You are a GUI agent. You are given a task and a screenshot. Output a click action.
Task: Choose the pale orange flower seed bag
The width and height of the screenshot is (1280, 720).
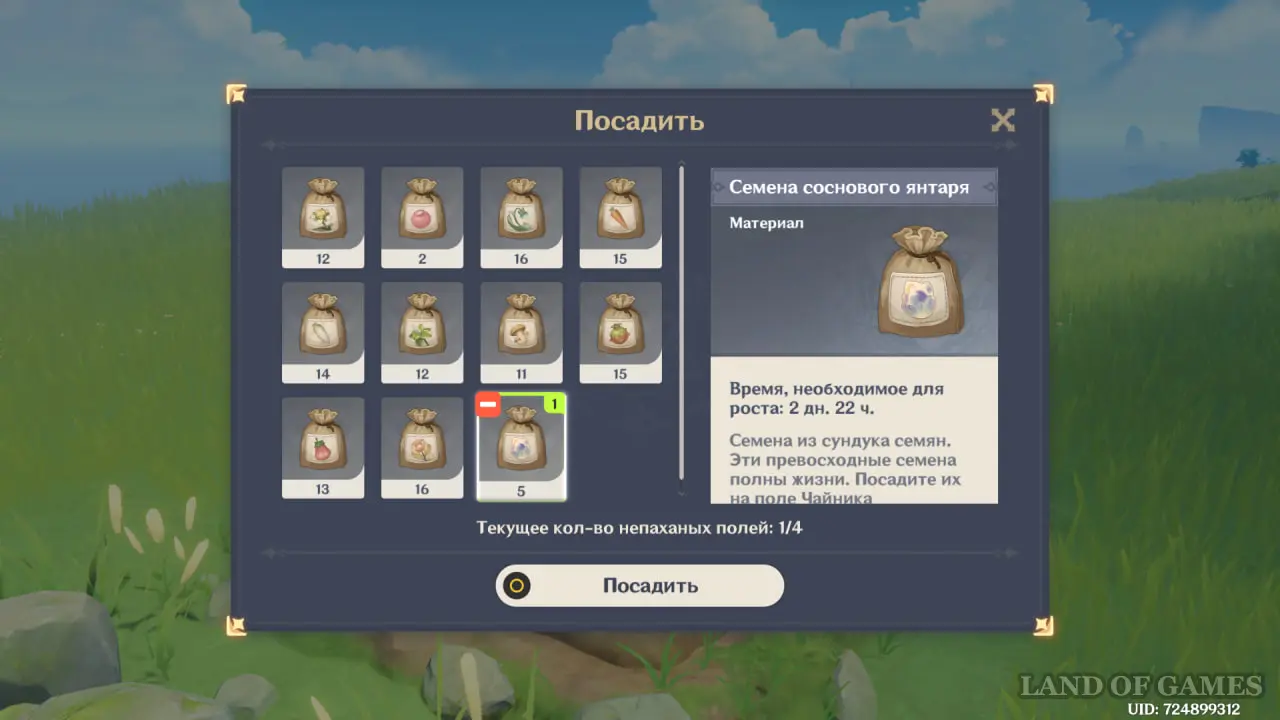click(422, 447)
